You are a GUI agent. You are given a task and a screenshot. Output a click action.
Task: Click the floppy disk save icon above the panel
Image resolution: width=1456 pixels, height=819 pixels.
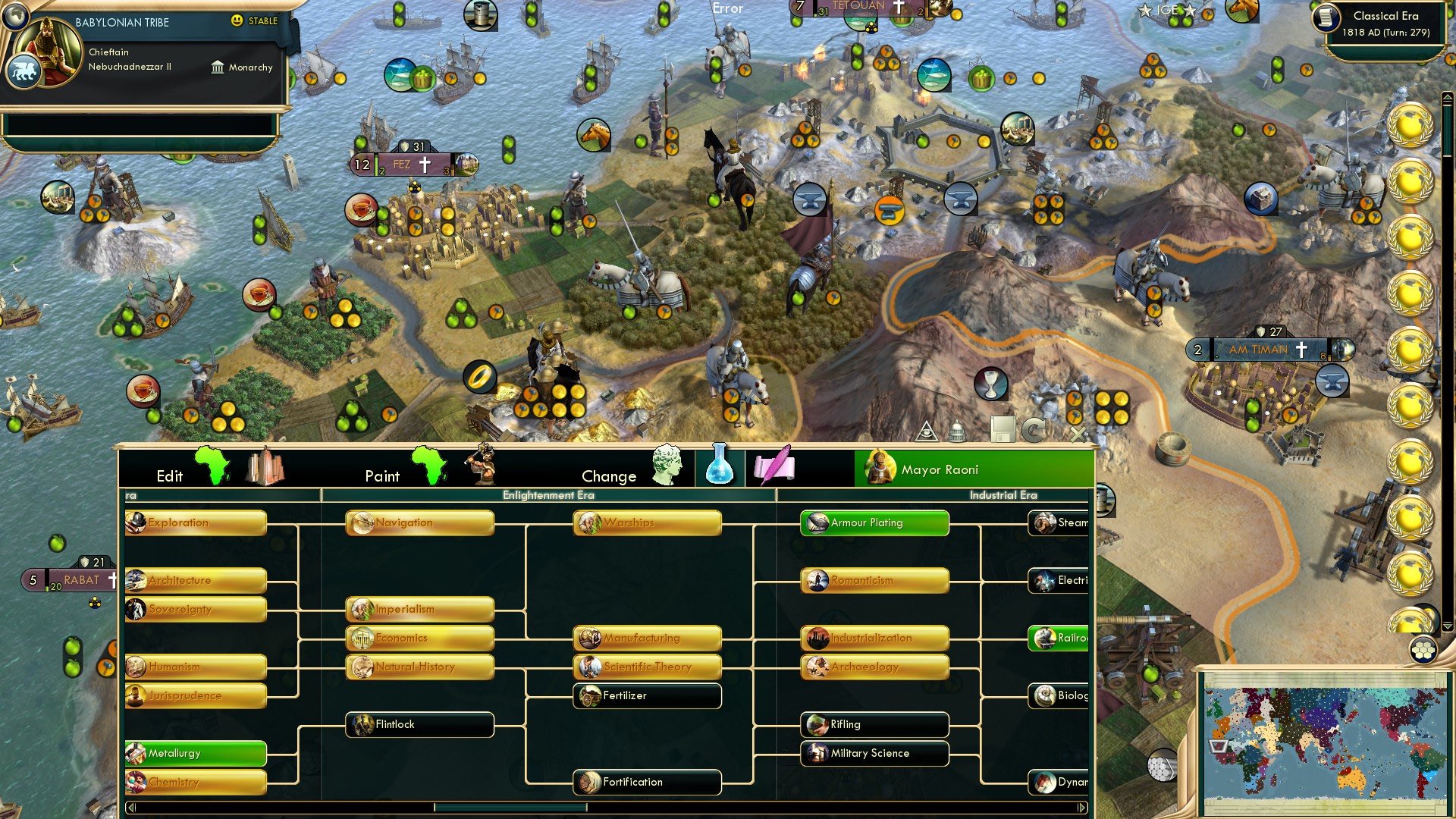pyautogui.click(x=1004, y=429)
